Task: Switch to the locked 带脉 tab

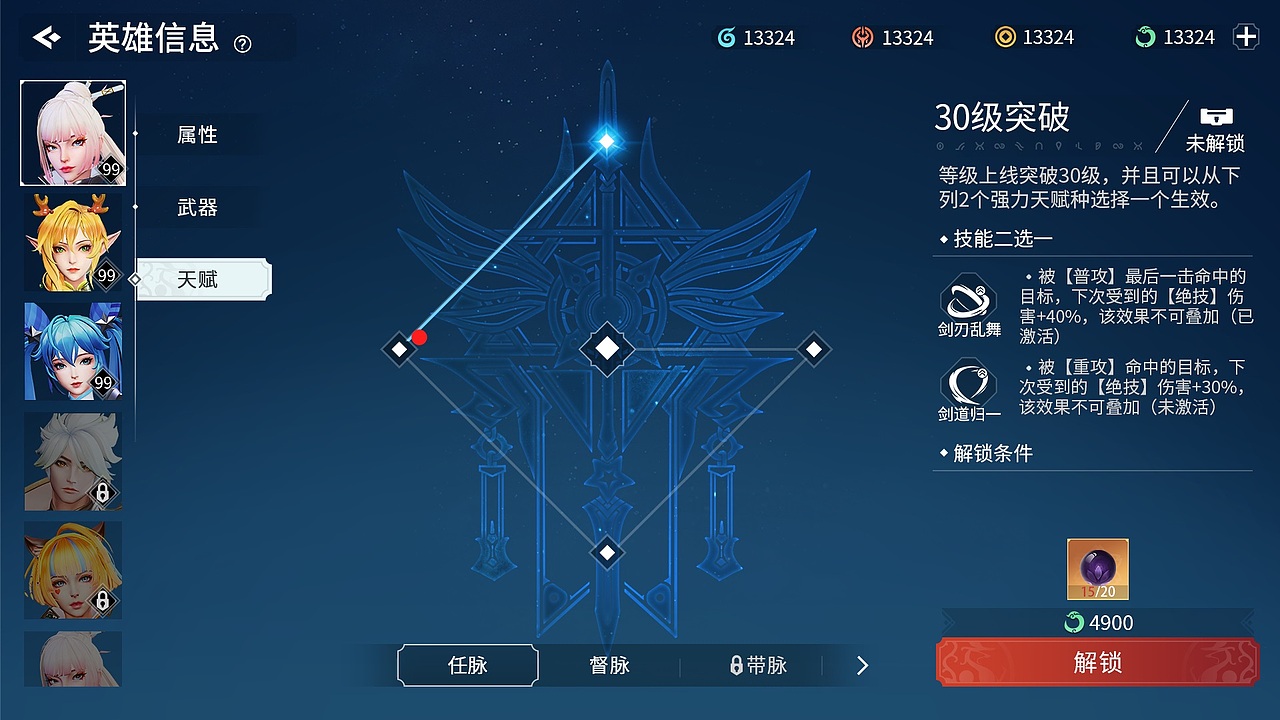Action: coord(760,664)
